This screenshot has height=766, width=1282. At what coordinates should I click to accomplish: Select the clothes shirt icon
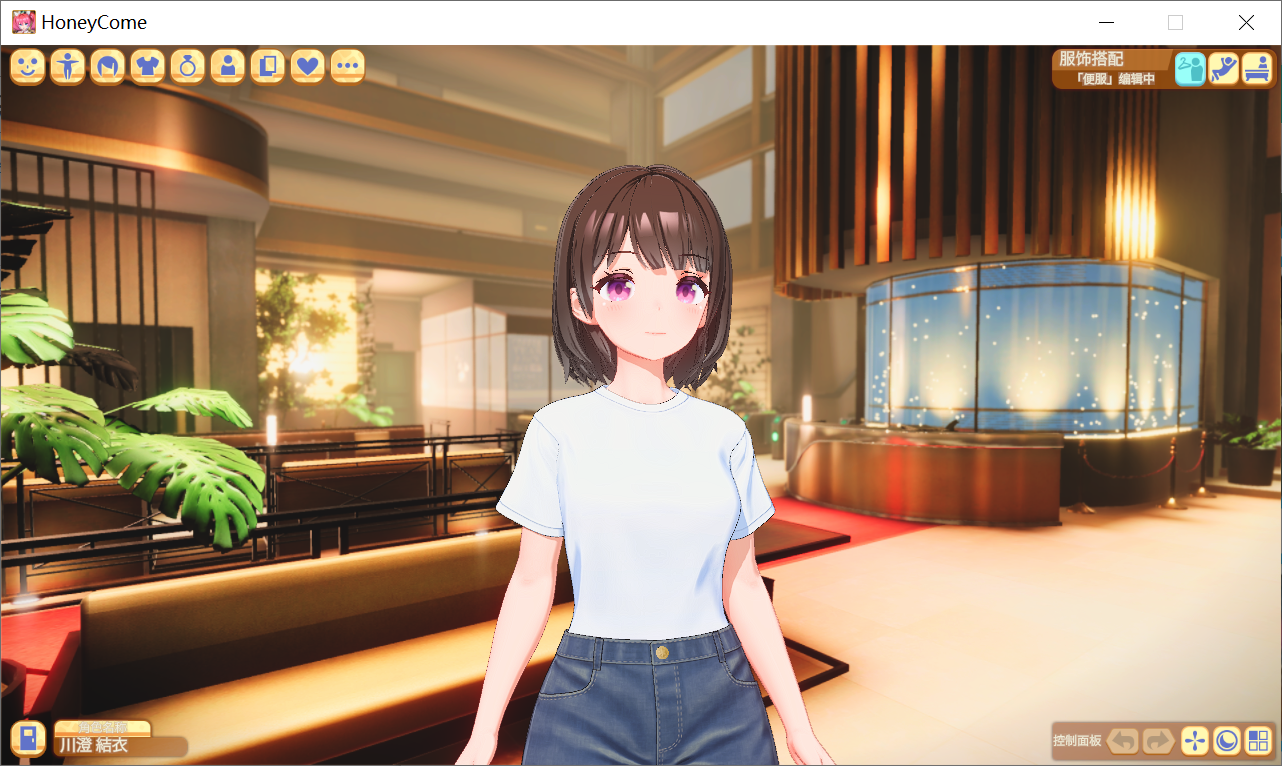(x=147, y=66)
